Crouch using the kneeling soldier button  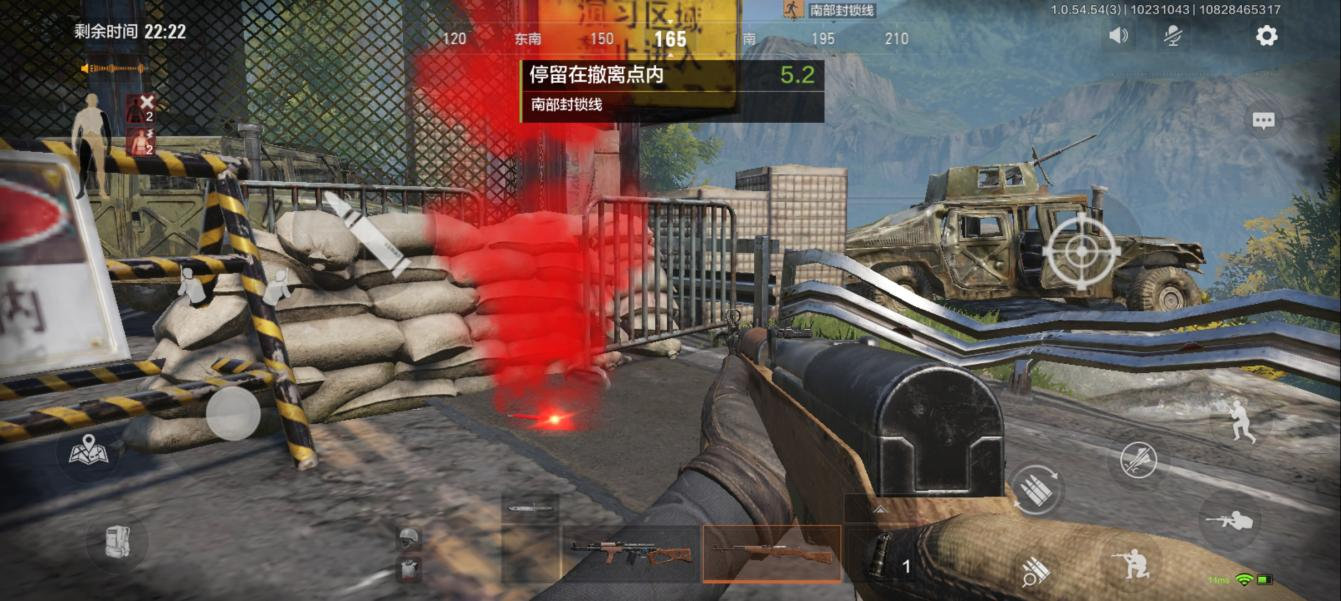[1136, 565]
